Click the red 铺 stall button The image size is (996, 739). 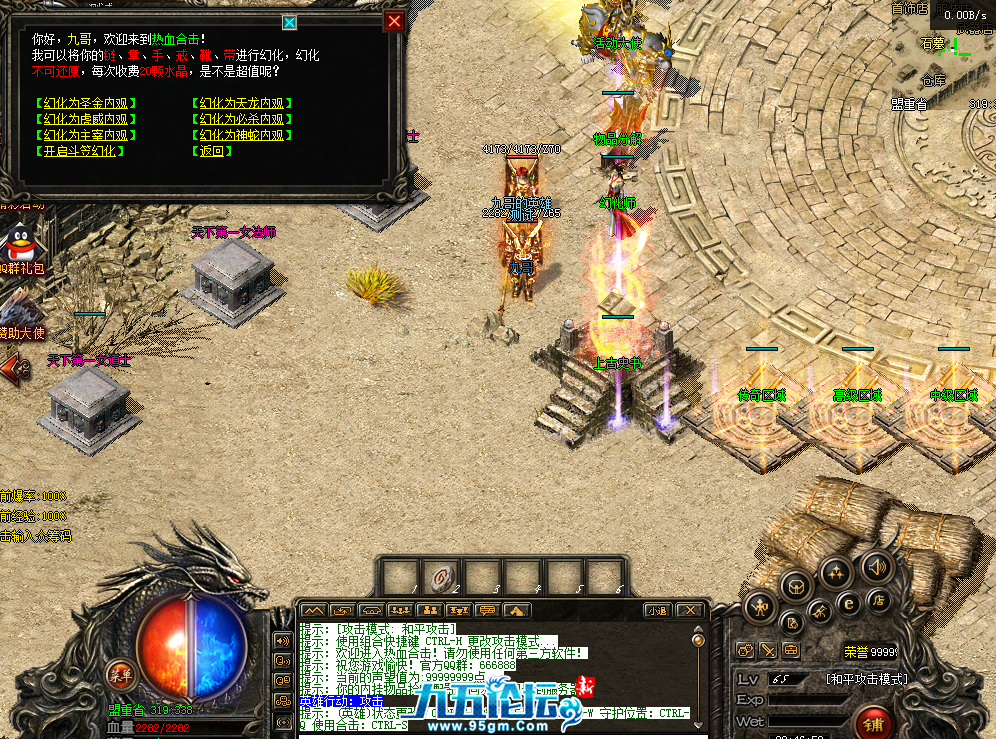tap(873, 724)
